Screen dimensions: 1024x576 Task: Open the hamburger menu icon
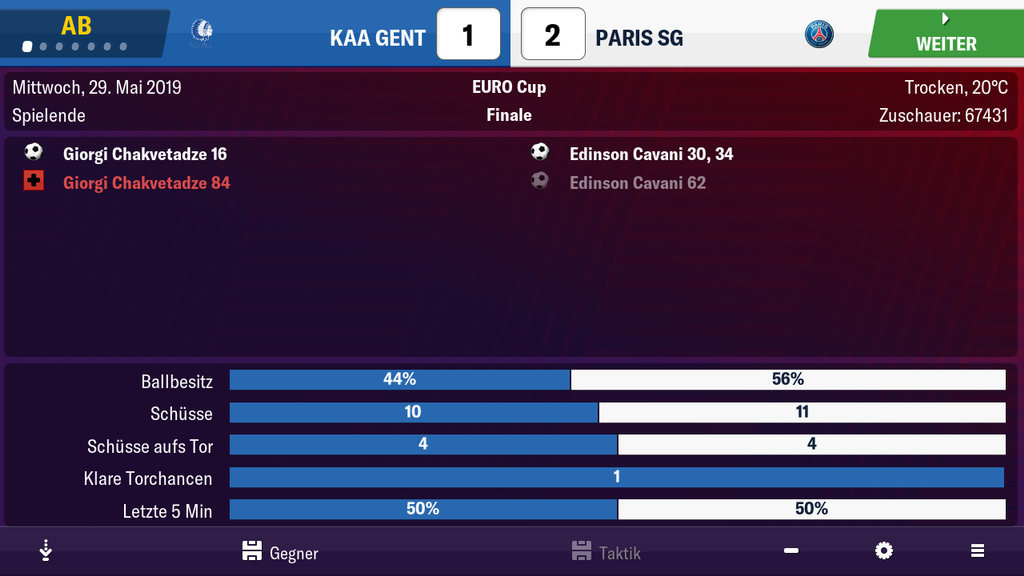(977, 551)
